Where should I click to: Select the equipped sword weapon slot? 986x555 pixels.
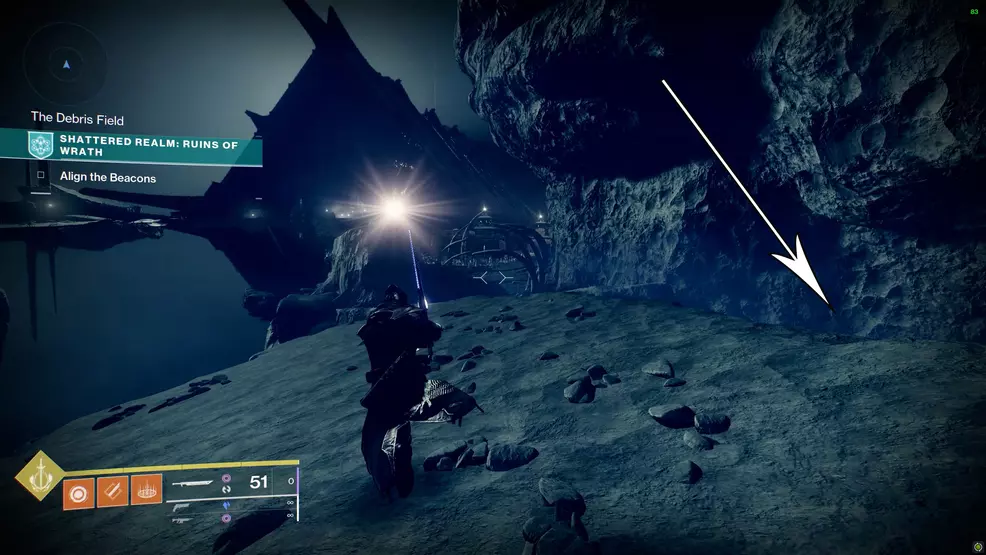(194, 482)
